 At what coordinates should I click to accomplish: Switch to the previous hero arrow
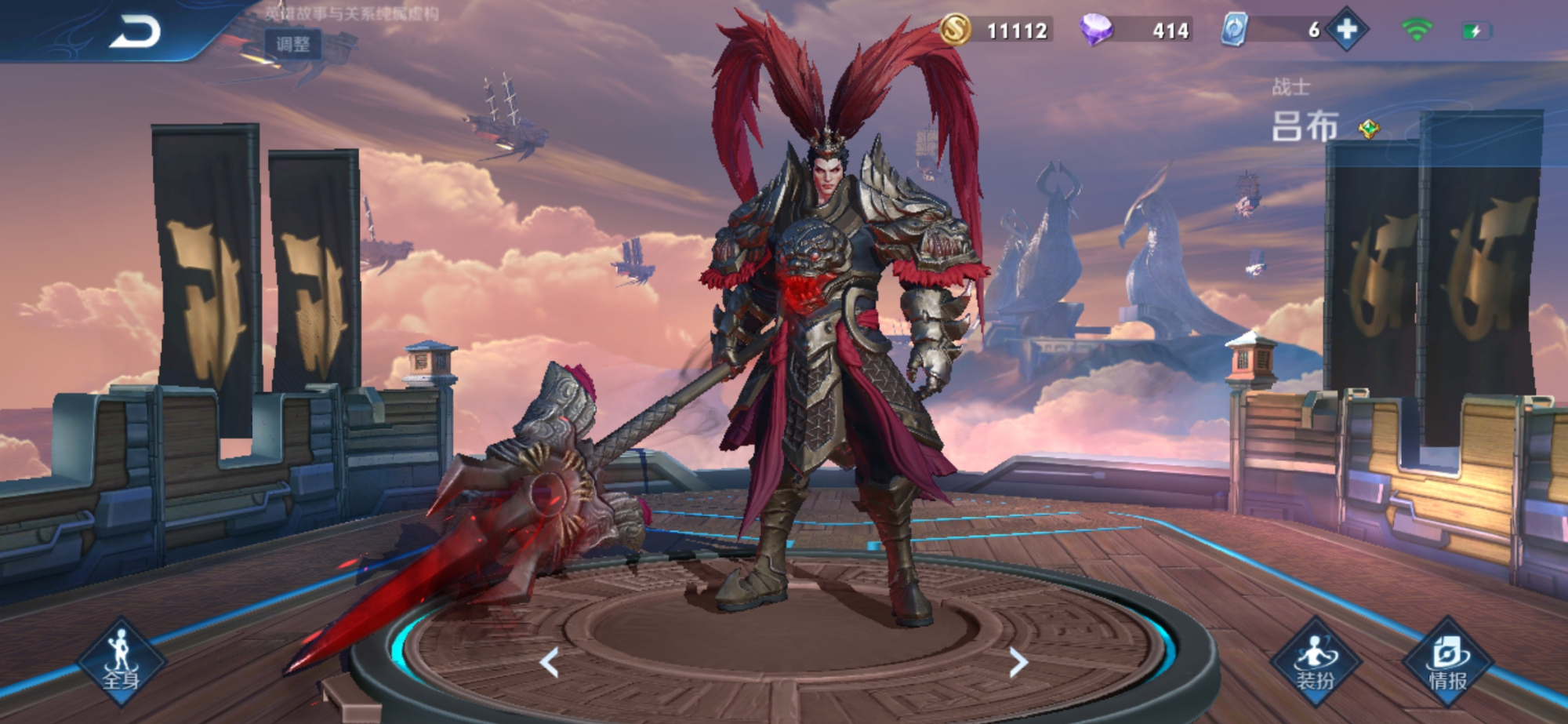point(550,663)
